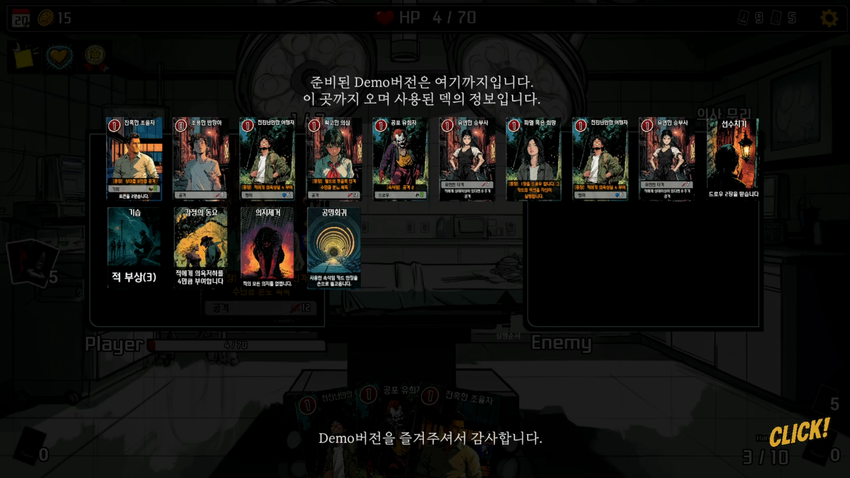Viewport: 850px width, 478px height.
Task: Choose the 감정의 동요 card
Action: (200, 247)
